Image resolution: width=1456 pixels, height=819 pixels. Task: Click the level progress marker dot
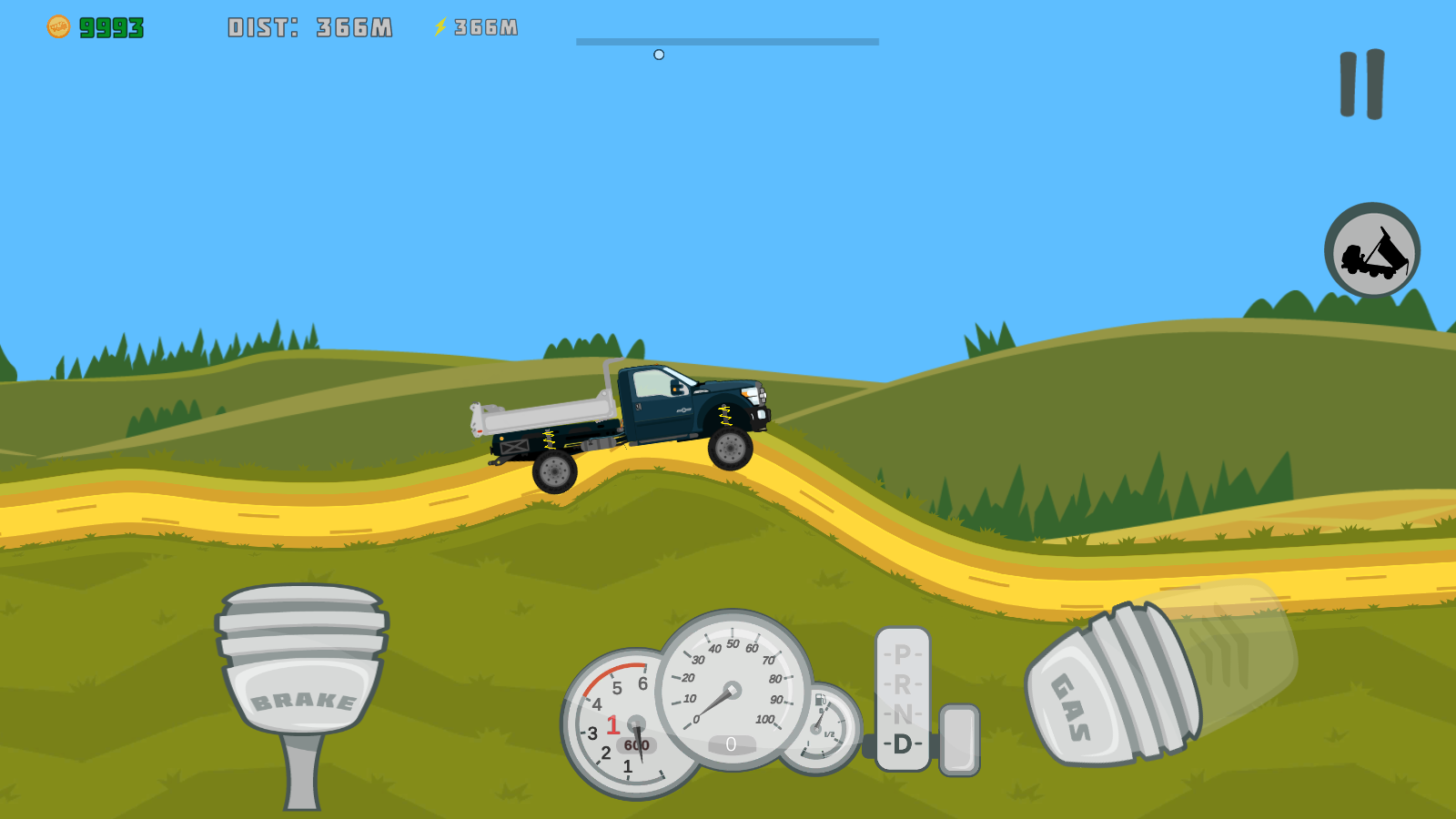point(659,54)
